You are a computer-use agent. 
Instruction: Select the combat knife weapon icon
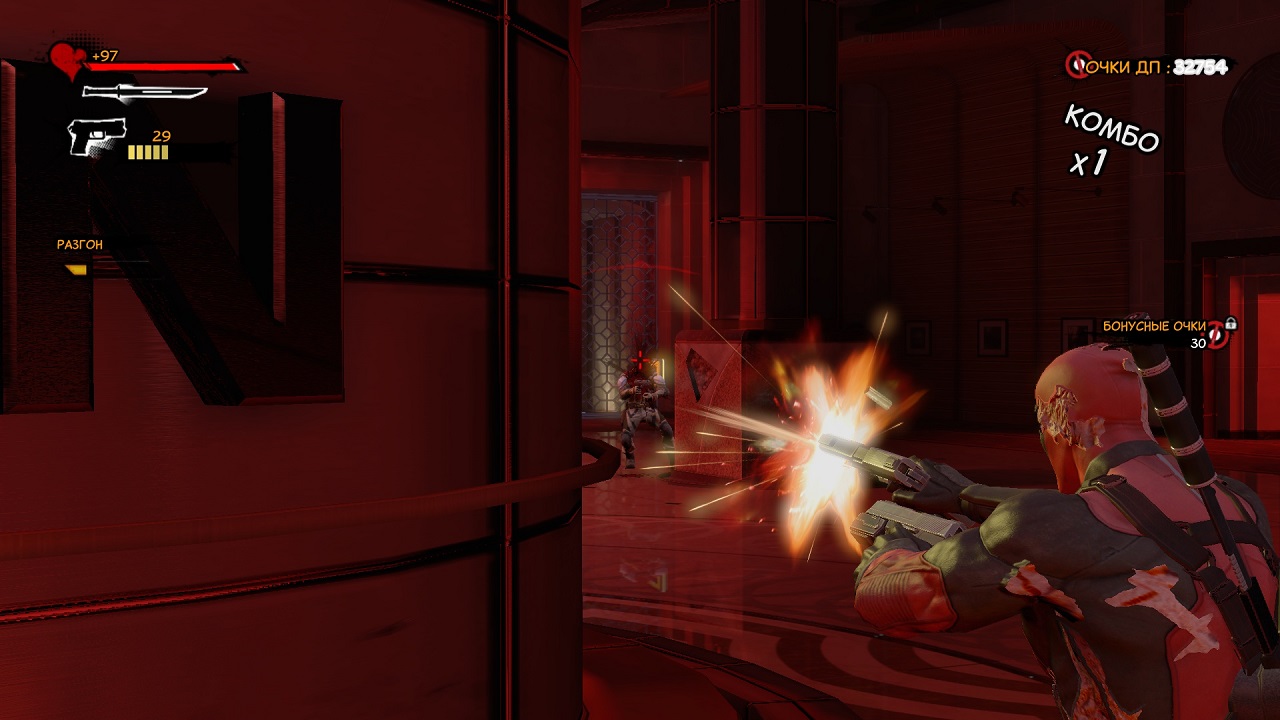click(x=144, y=93)
